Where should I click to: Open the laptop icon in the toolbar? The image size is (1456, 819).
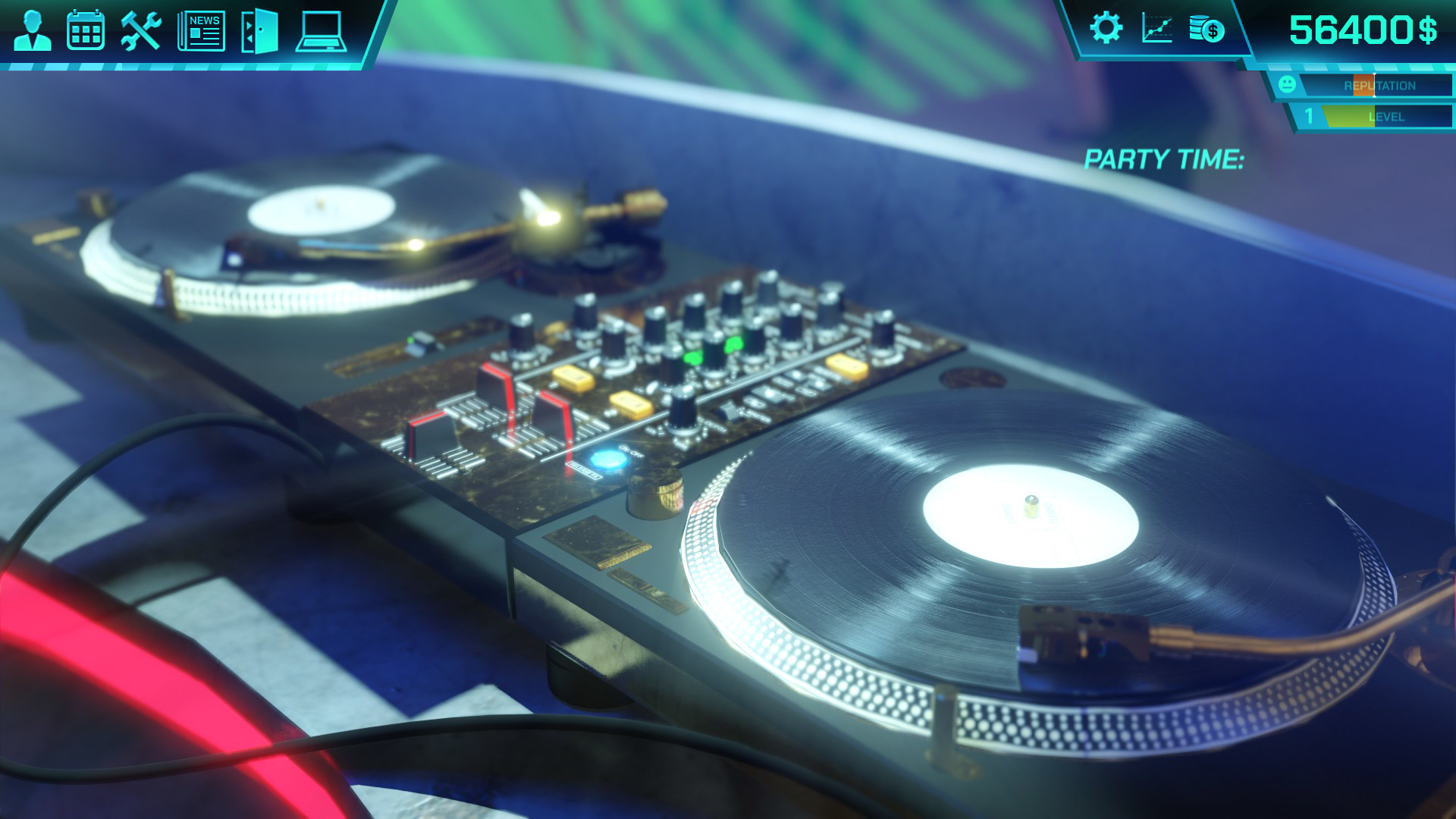[x=322, y=31]
